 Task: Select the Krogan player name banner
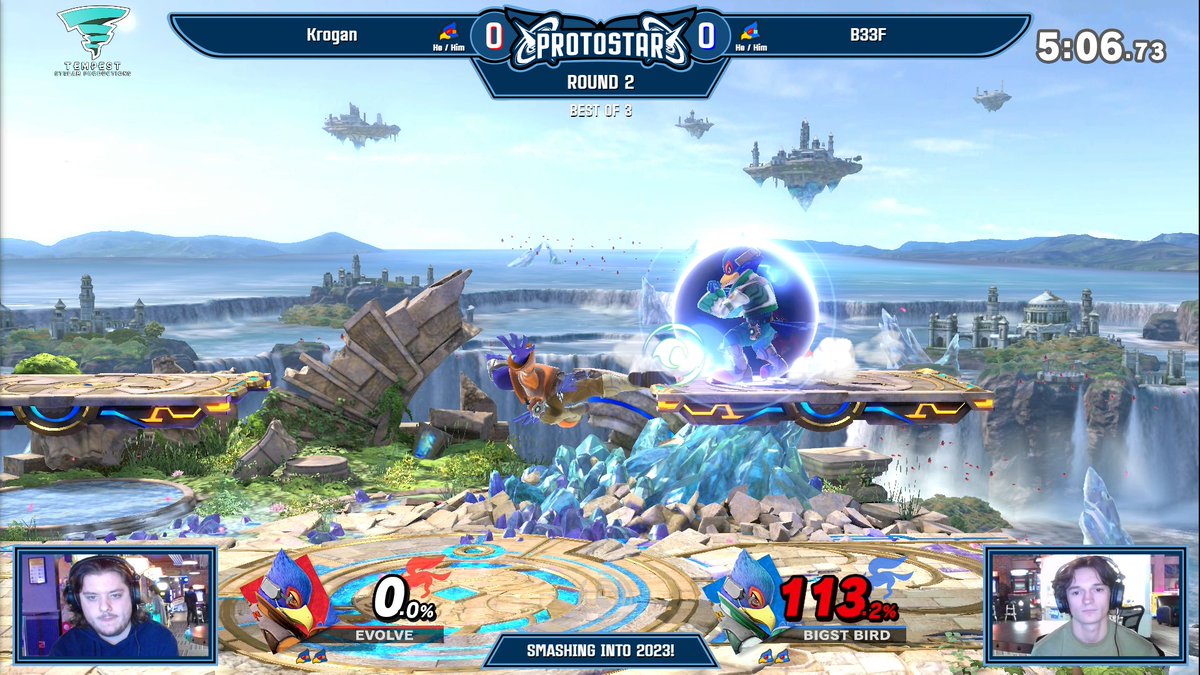click(332, 35)
